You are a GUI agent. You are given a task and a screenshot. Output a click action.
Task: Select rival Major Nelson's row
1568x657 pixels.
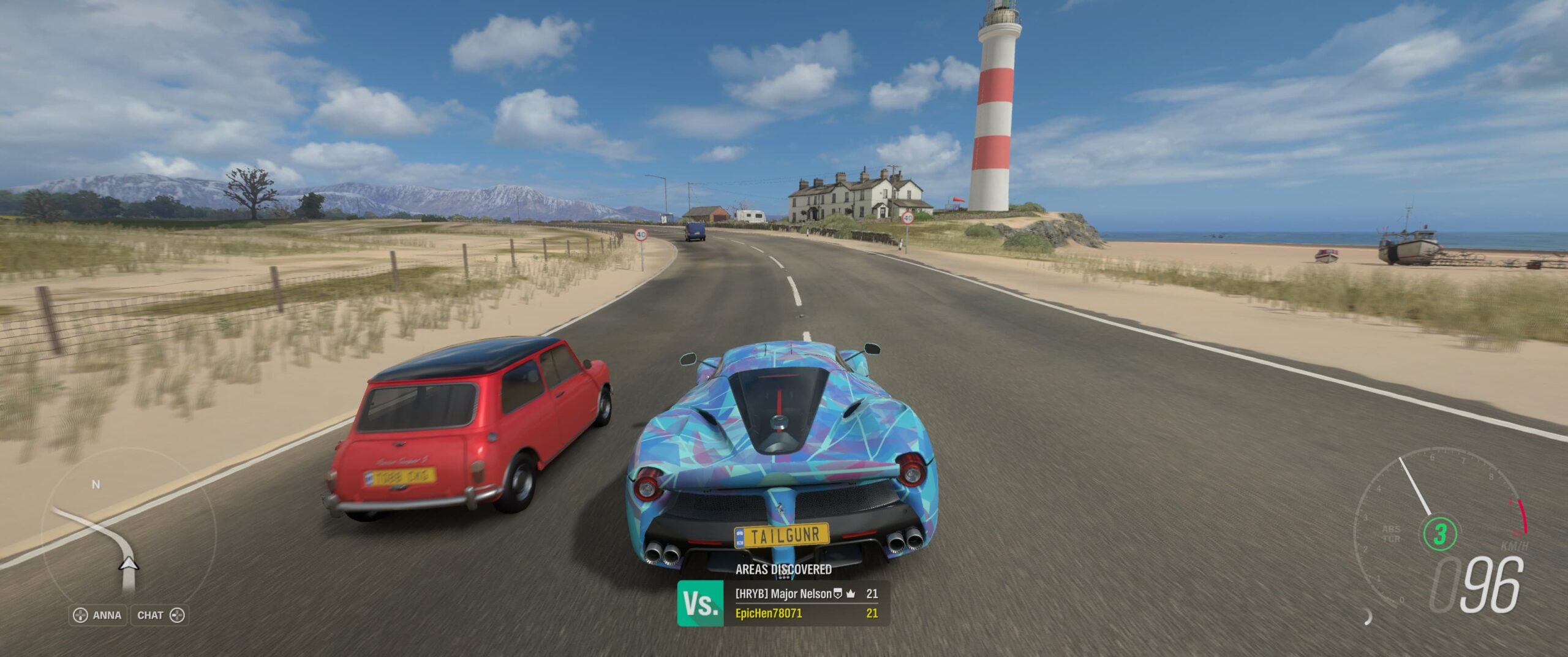(806, 593)
